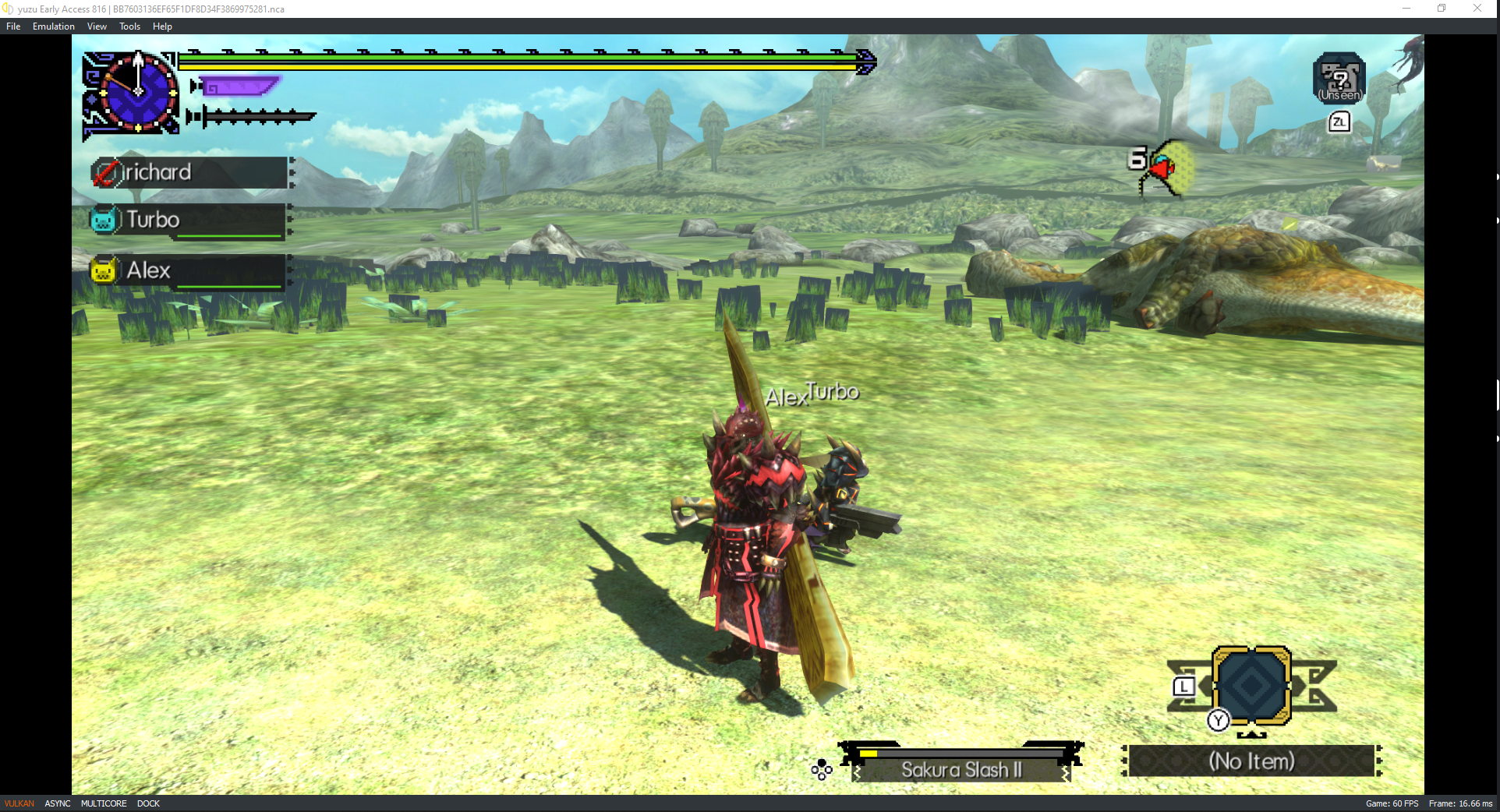Open the Tools menu
Viewport: 1500px width, 812px height.
coord(129,26)
